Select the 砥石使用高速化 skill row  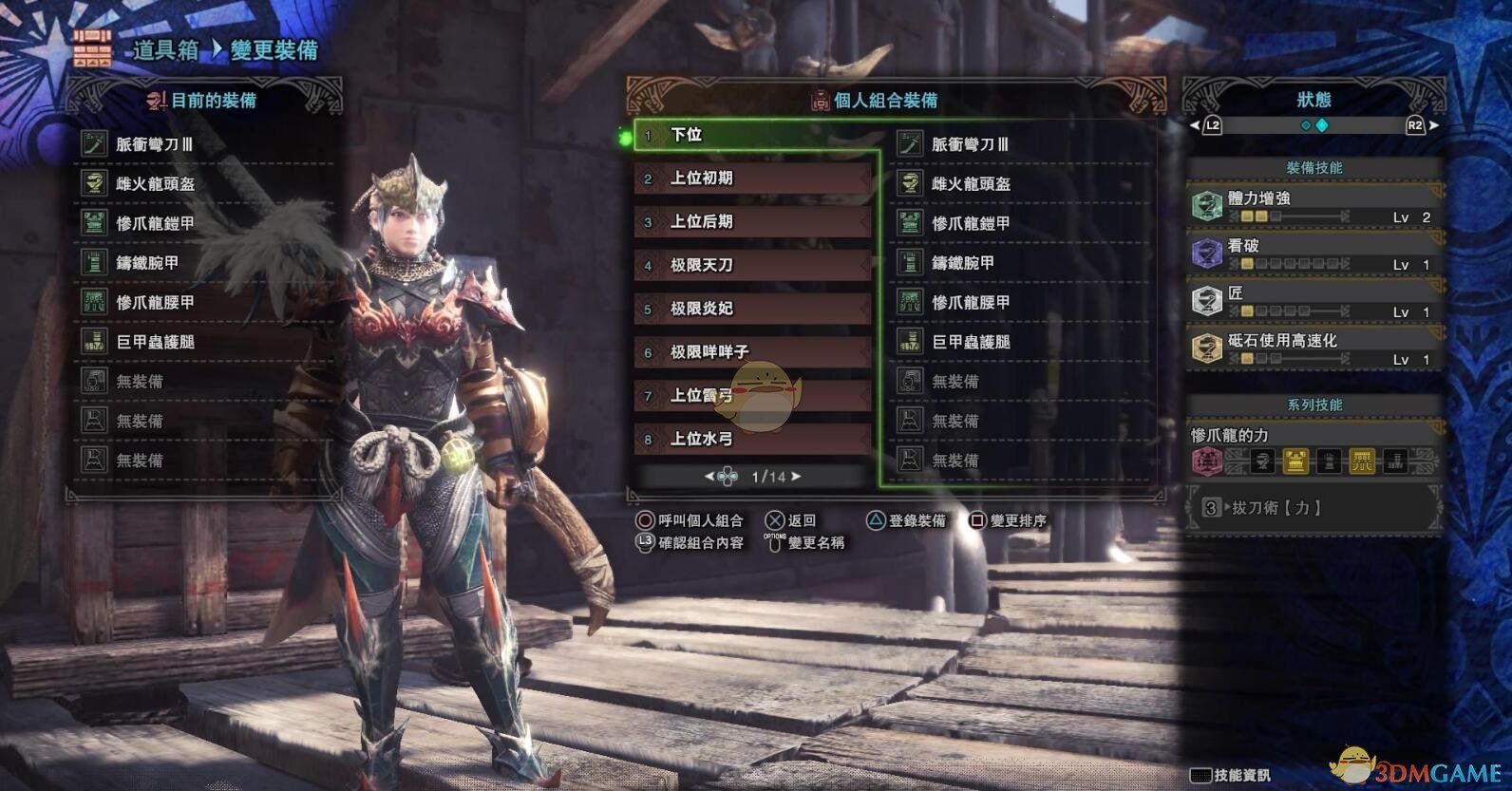[1314, 348]
